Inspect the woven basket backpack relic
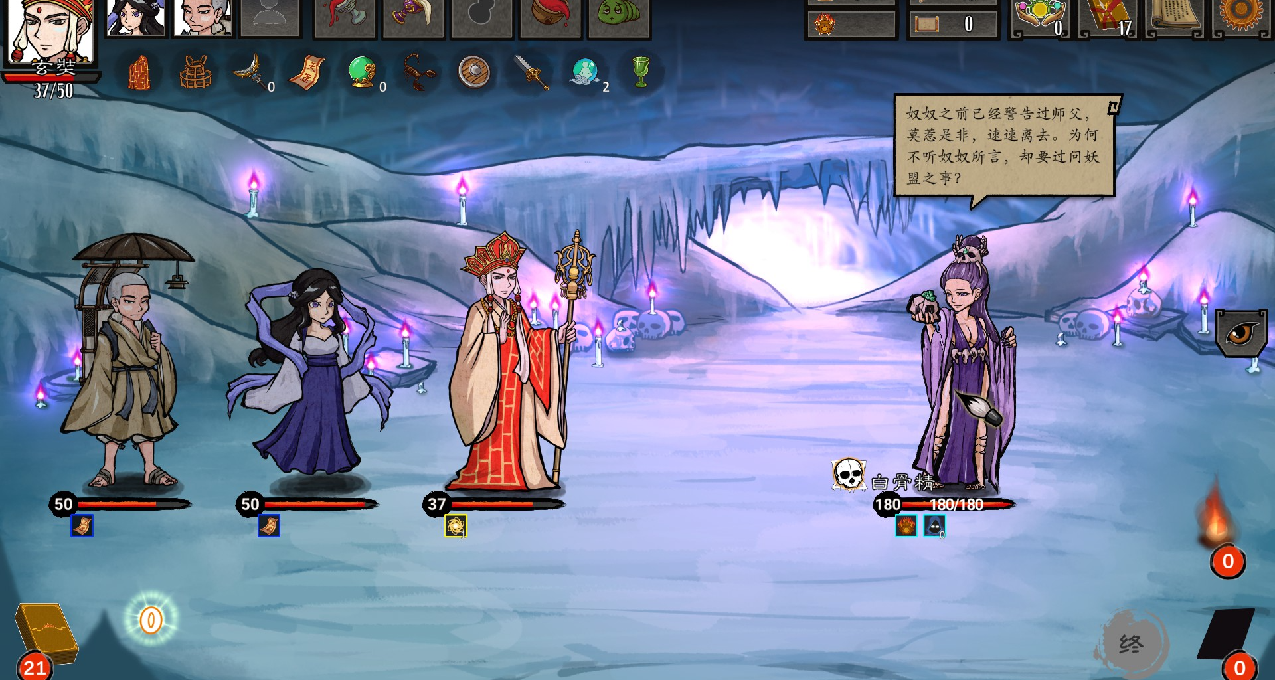 tap(196, 72)
